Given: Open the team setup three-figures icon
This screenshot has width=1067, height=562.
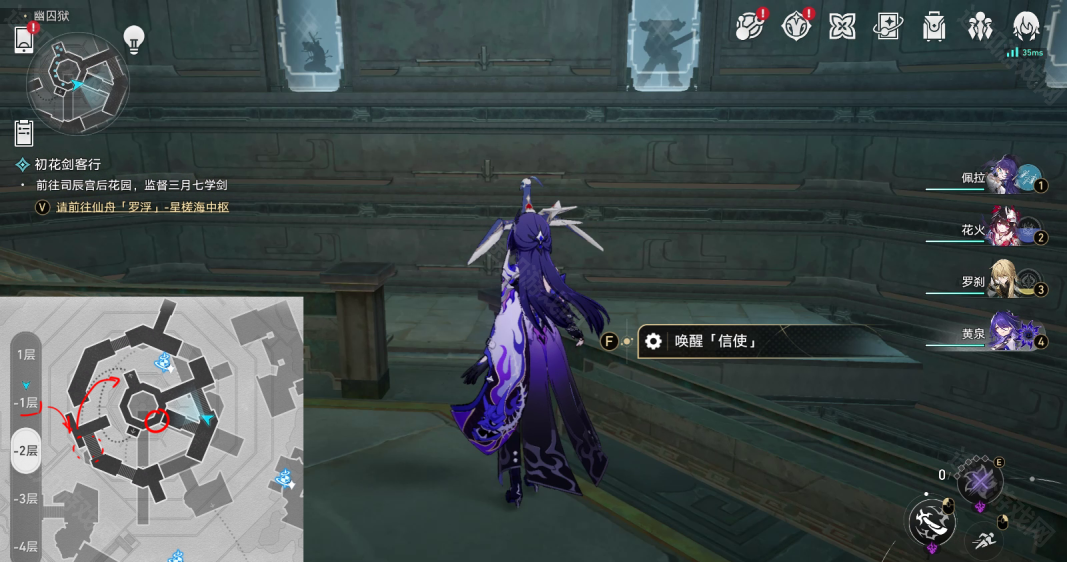Looking at the screenshot, I should click(x=980, y=26).
